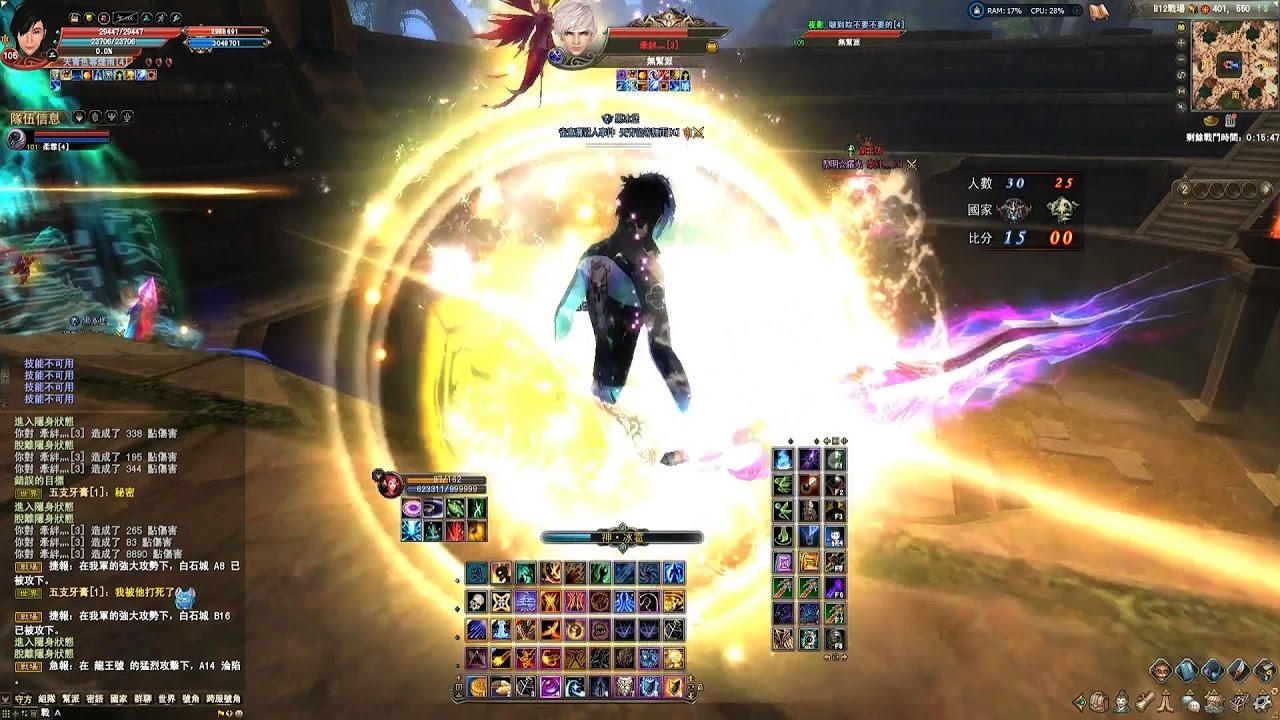Switch to the 世界 chat channel tab
The height and width of the screenshot is (720, 1280).
coord(166,699)
